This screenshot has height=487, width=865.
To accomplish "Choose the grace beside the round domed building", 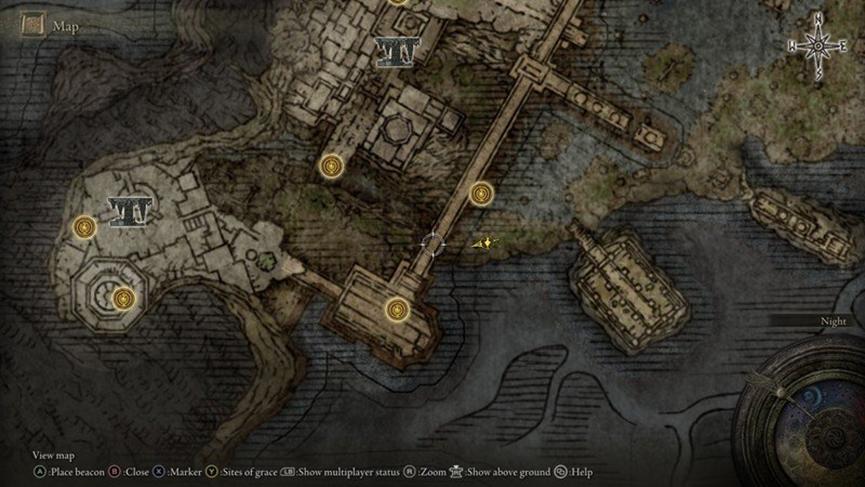I will 332,166.
